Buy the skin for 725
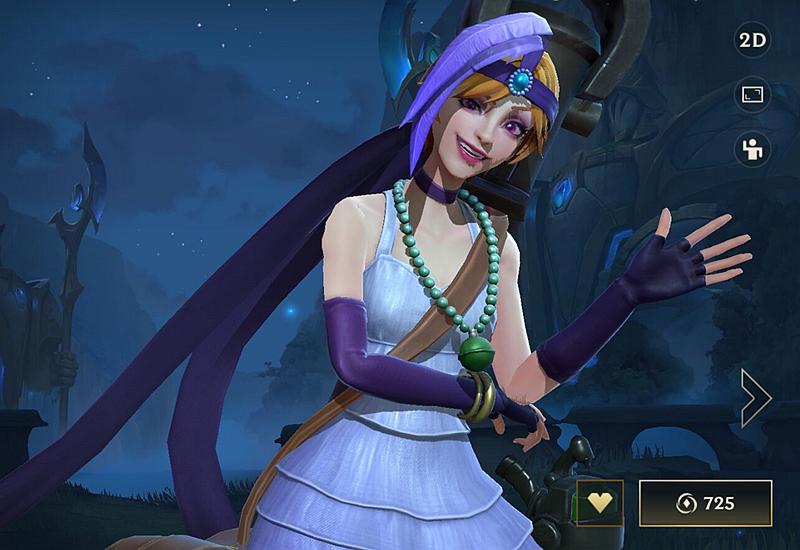800x550 pixels. point(705,503)
